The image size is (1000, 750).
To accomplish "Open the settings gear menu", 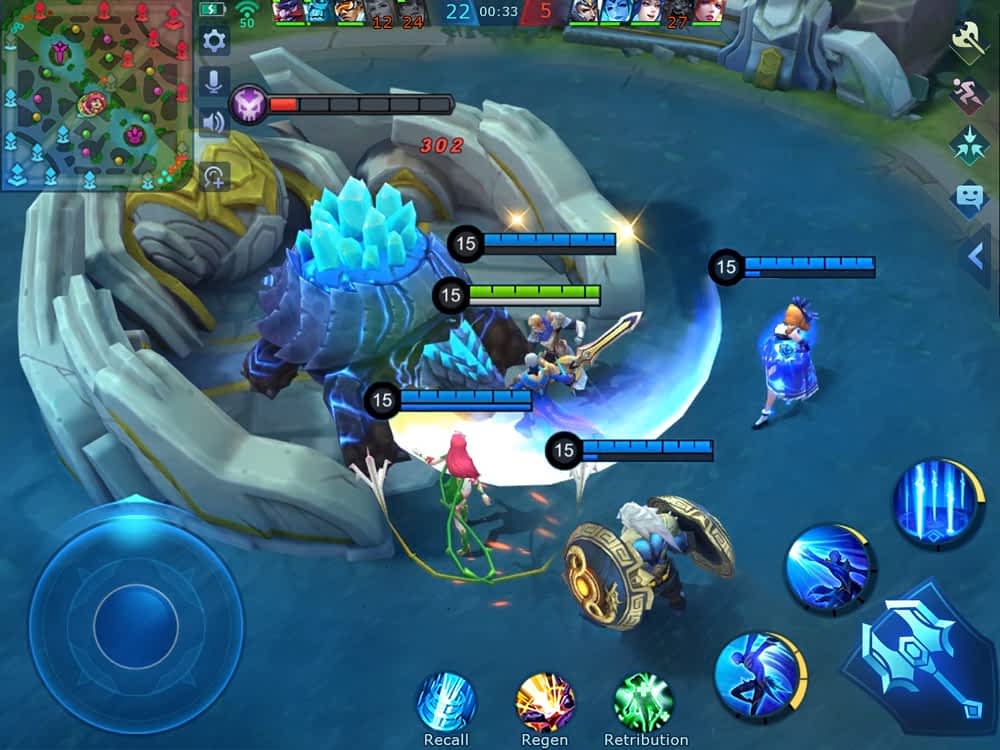I will pos(214,41).
